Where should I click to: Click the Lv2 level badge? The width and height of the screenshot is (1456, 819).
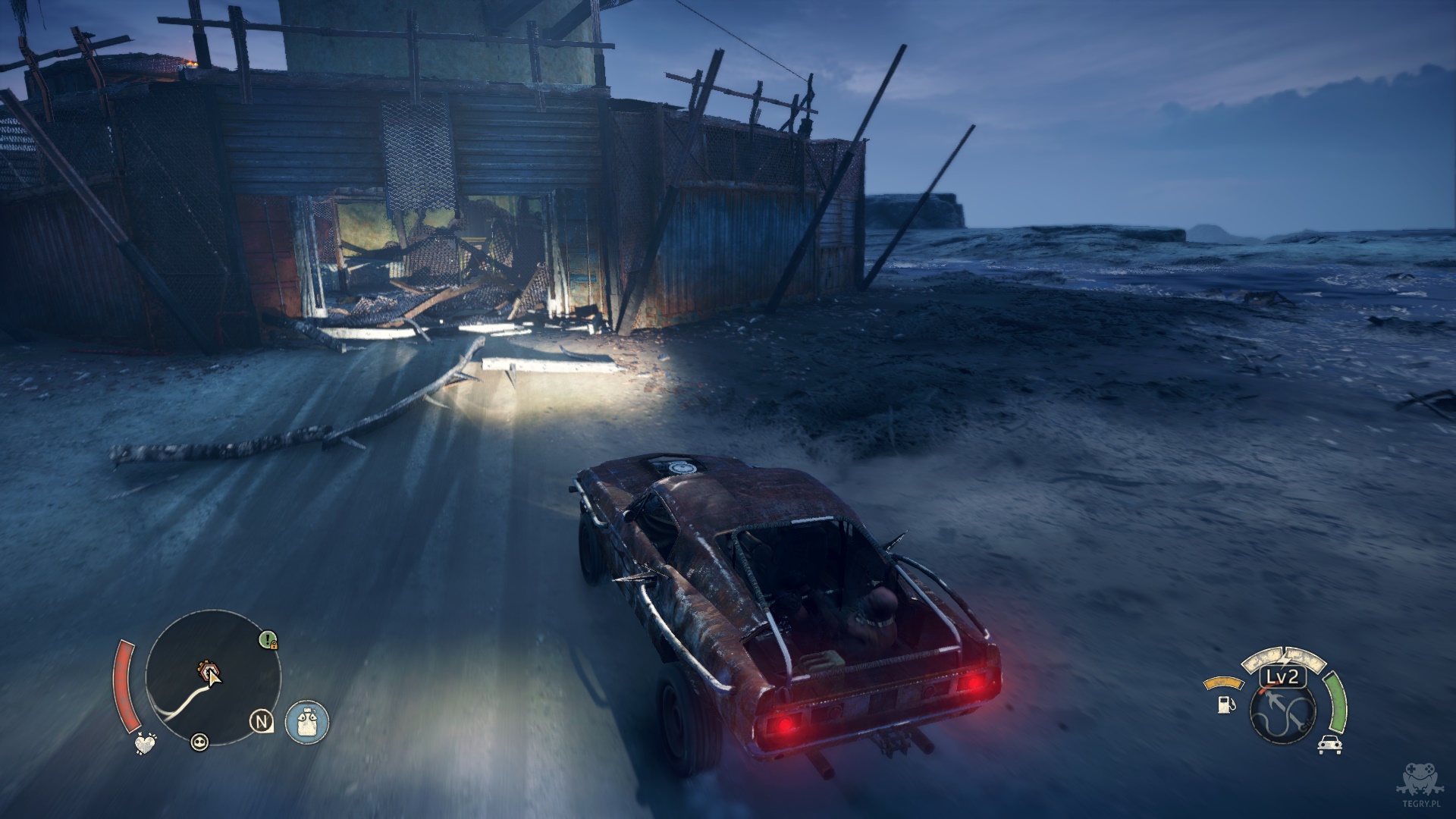tap(1283, 677)
